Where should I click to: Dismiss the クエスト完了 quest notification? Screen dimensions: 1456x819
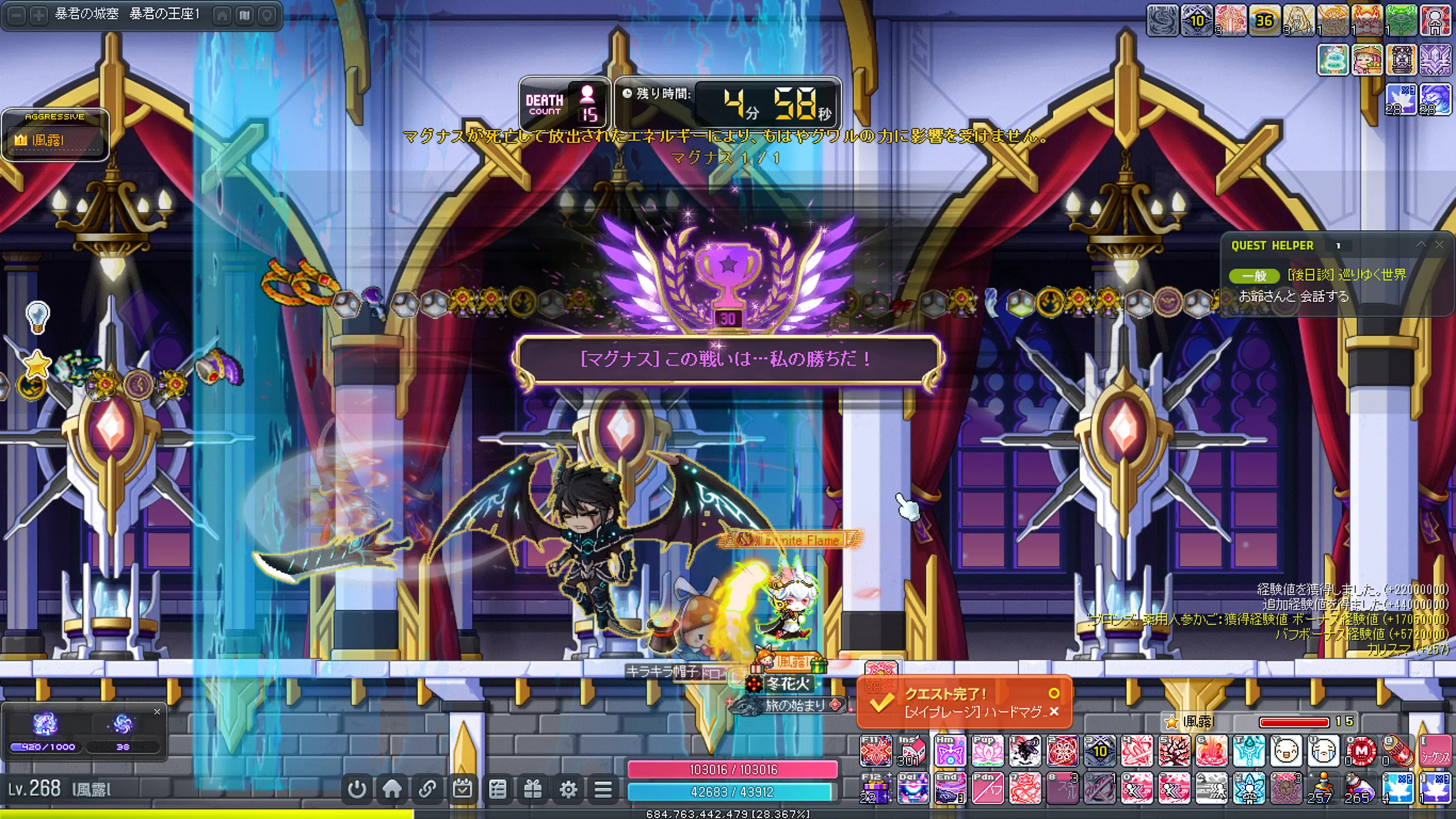tap(1054, 712)
